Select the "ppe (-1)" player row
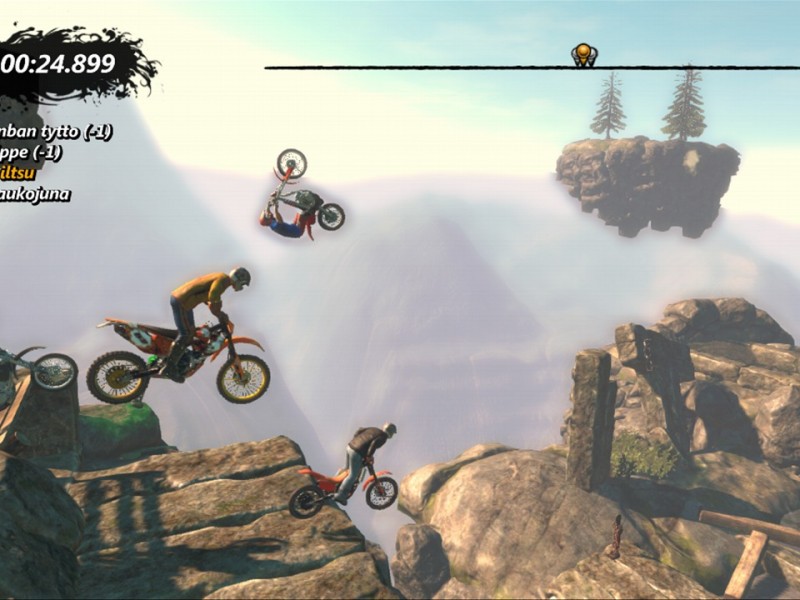 pyautogui.click(x=32, y=152)
